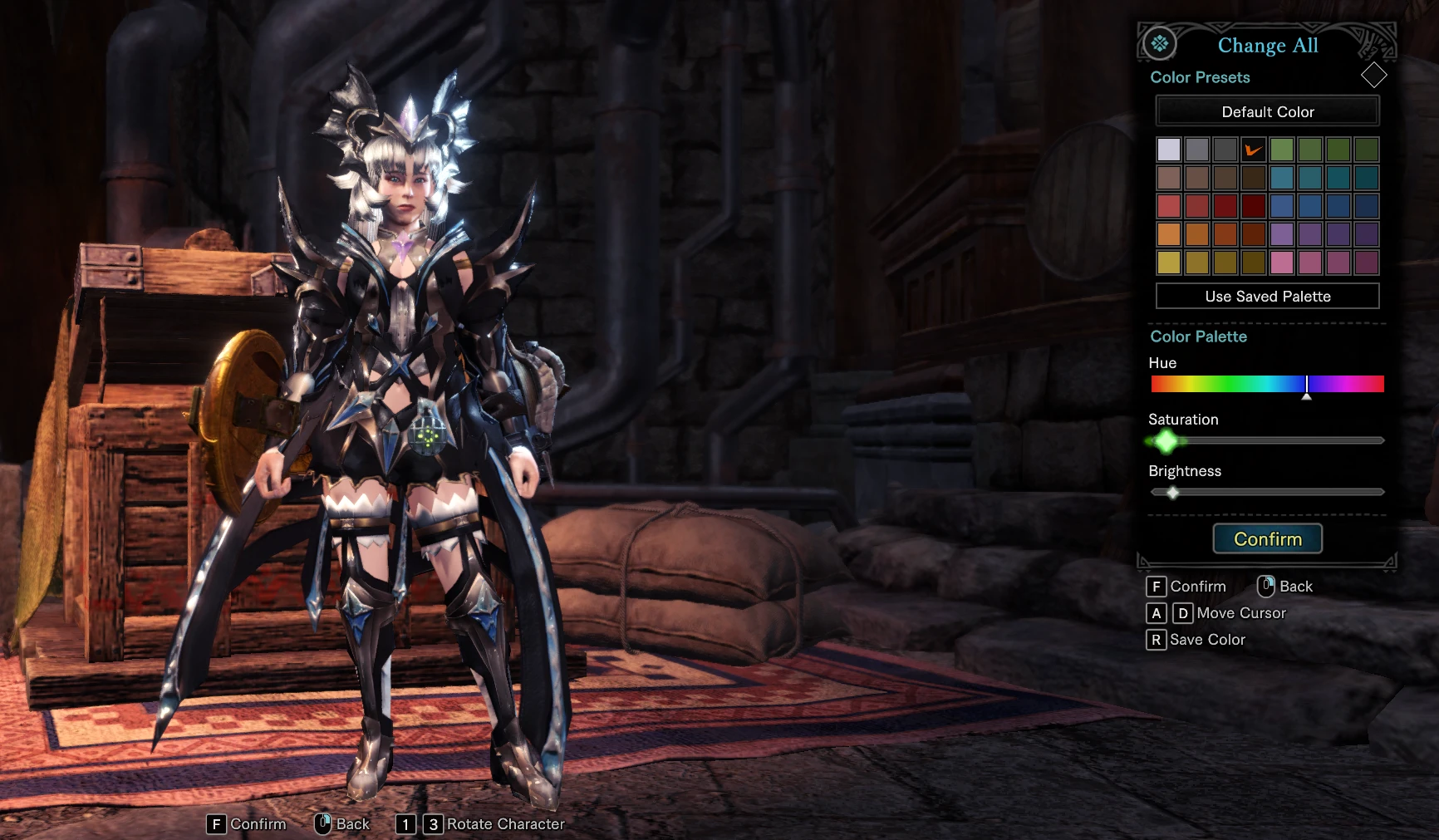Click the rainbow Hue slider bar
The width and height of the screenshot is (1439, 840).
click(x=1267, y=384)
